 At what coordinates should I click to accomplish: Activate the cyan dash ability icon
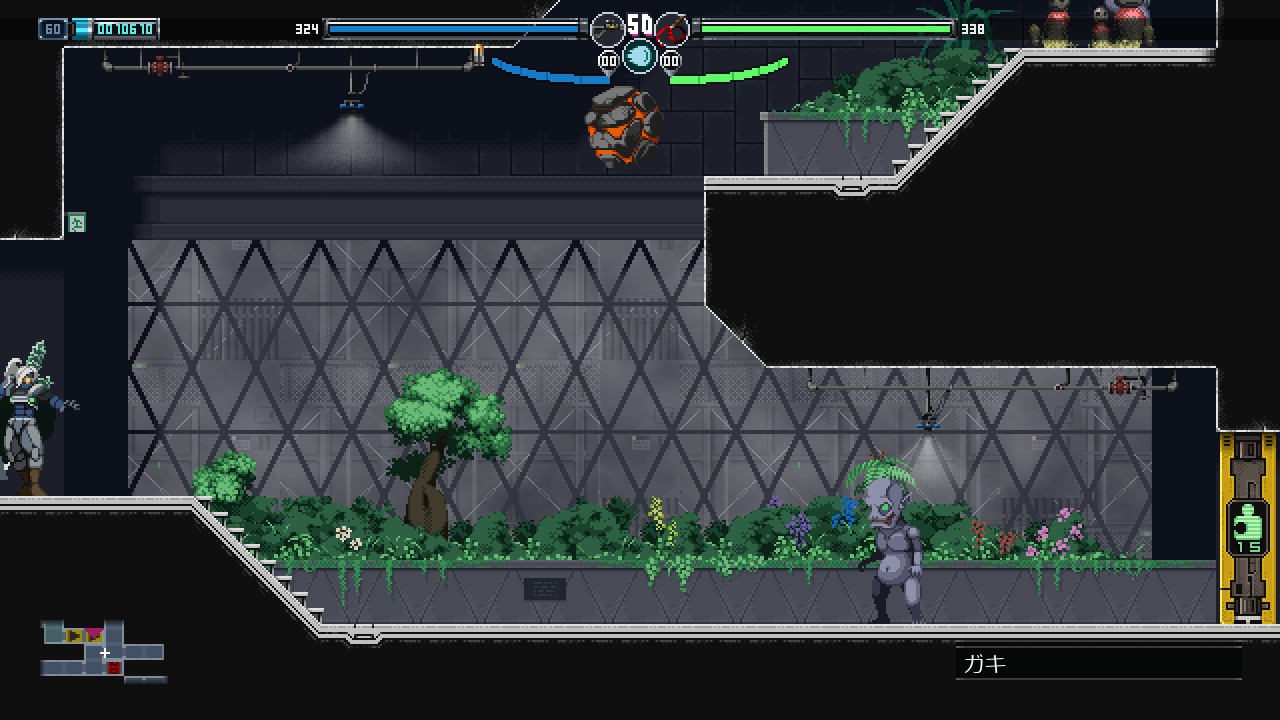click(x=639, y=57)
